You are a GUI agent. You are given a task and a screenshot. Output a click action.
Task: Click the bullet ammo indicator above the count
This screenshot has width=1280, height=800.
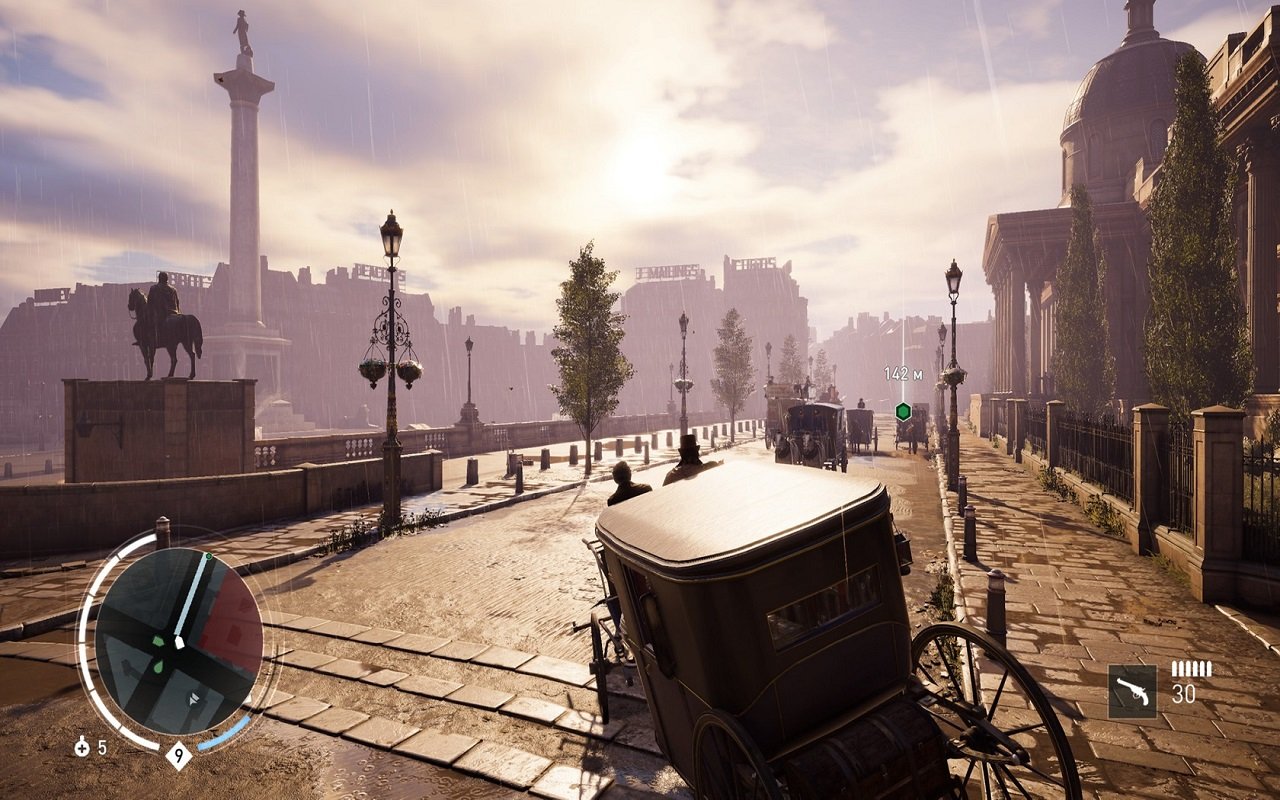tap(1192, 668)
